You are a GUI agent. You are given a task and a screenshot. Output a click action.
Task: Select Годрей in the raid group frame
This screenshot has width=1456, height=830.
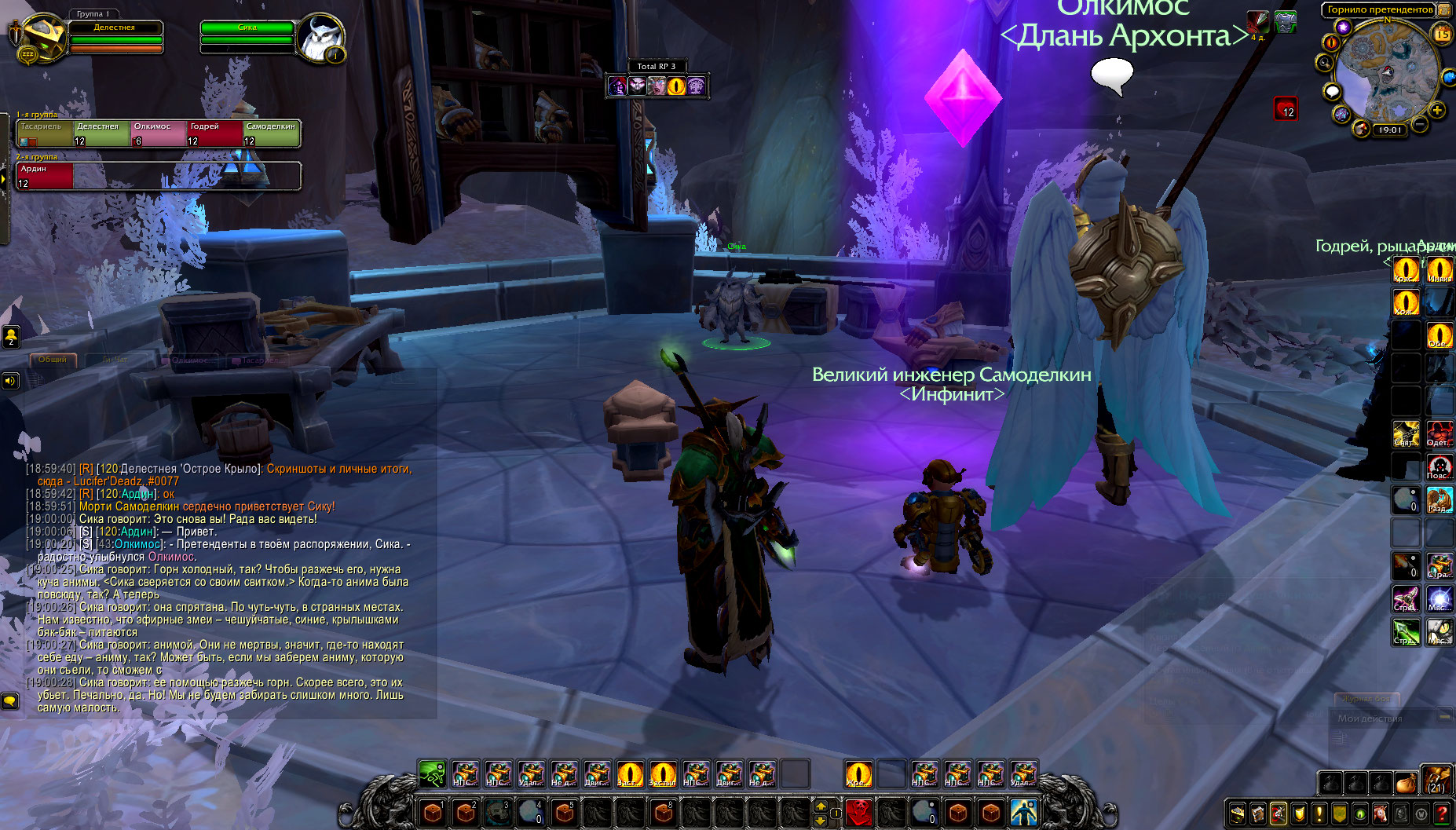coord(214,133)
